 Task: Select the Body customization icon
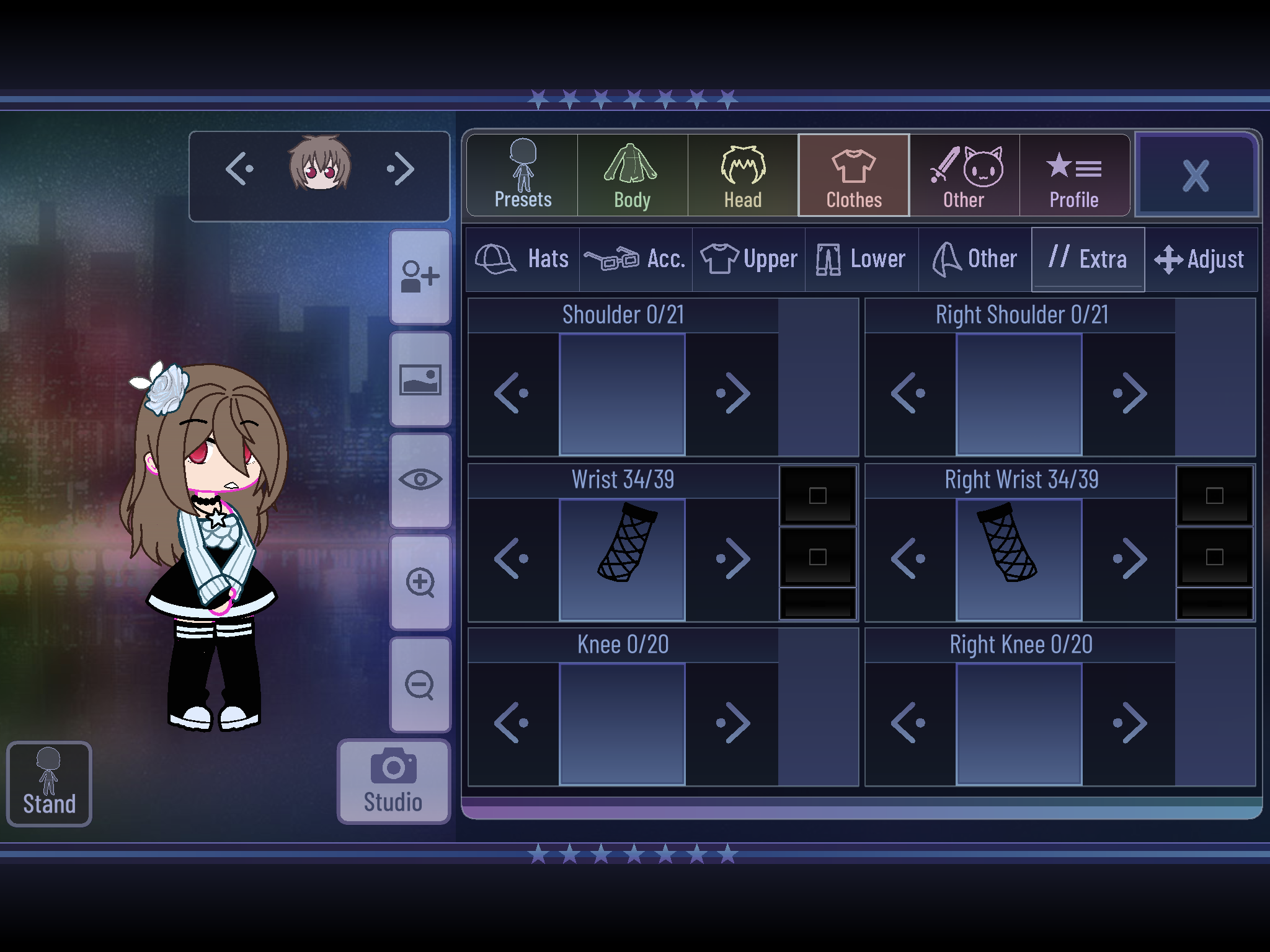pyautogui.click(x=631, y=175)
